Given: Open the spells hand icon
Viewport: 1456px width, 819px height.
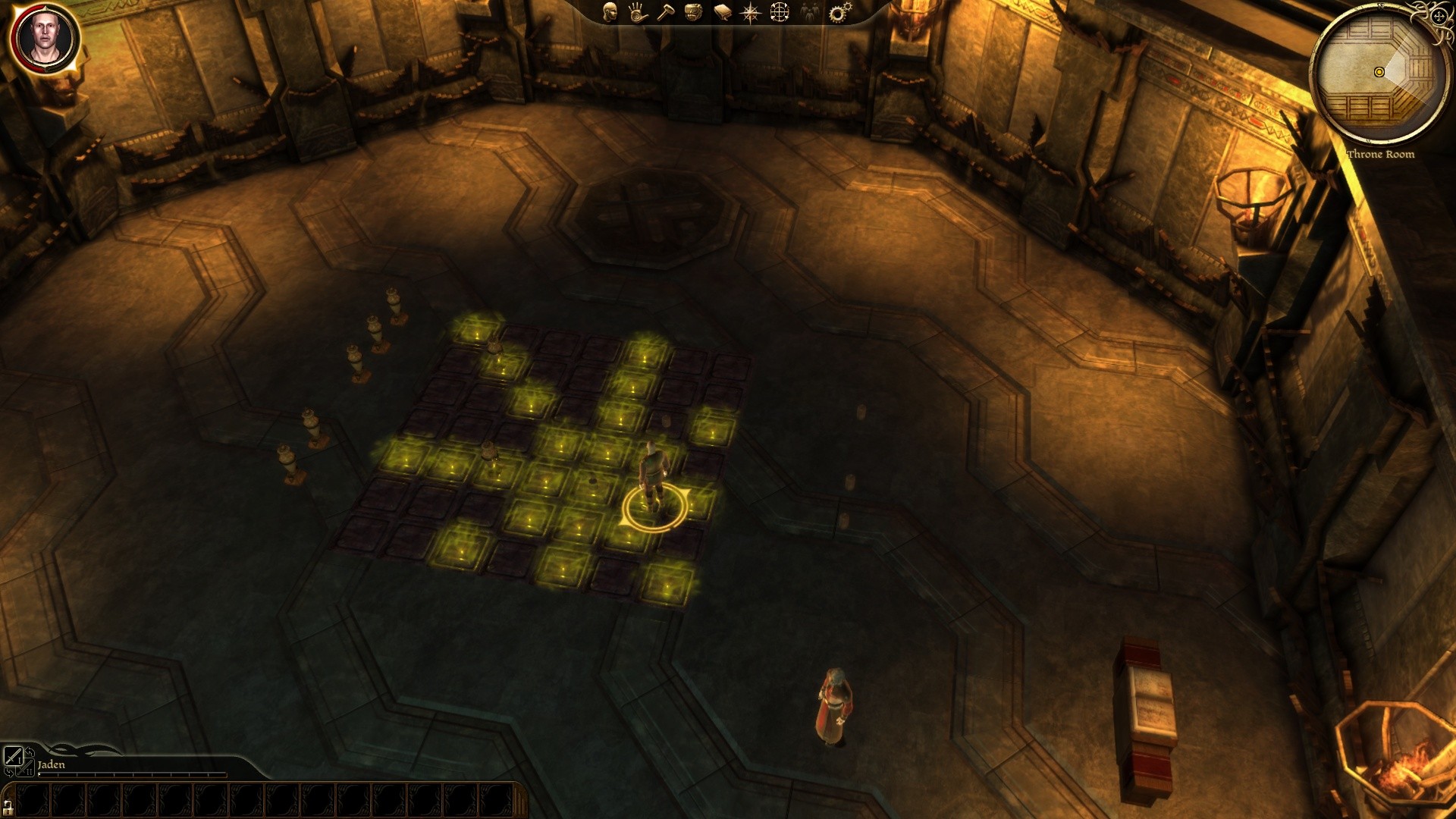Looking at the screenshot, I should tap(638, 12).
